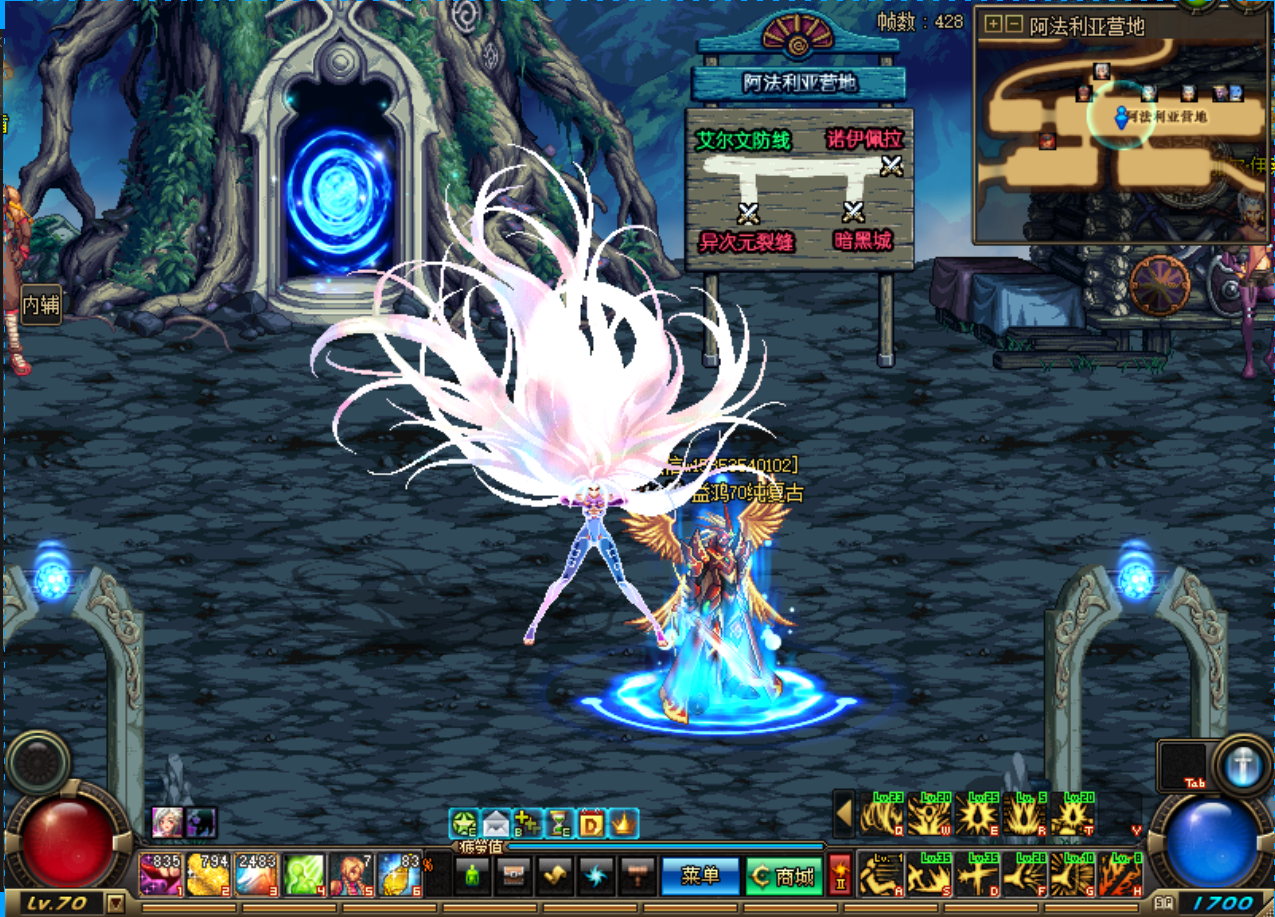This screenshot has width=1275, height=917.
Task: Activate the Lv.23 skill on Q
Action: [882, 814]
